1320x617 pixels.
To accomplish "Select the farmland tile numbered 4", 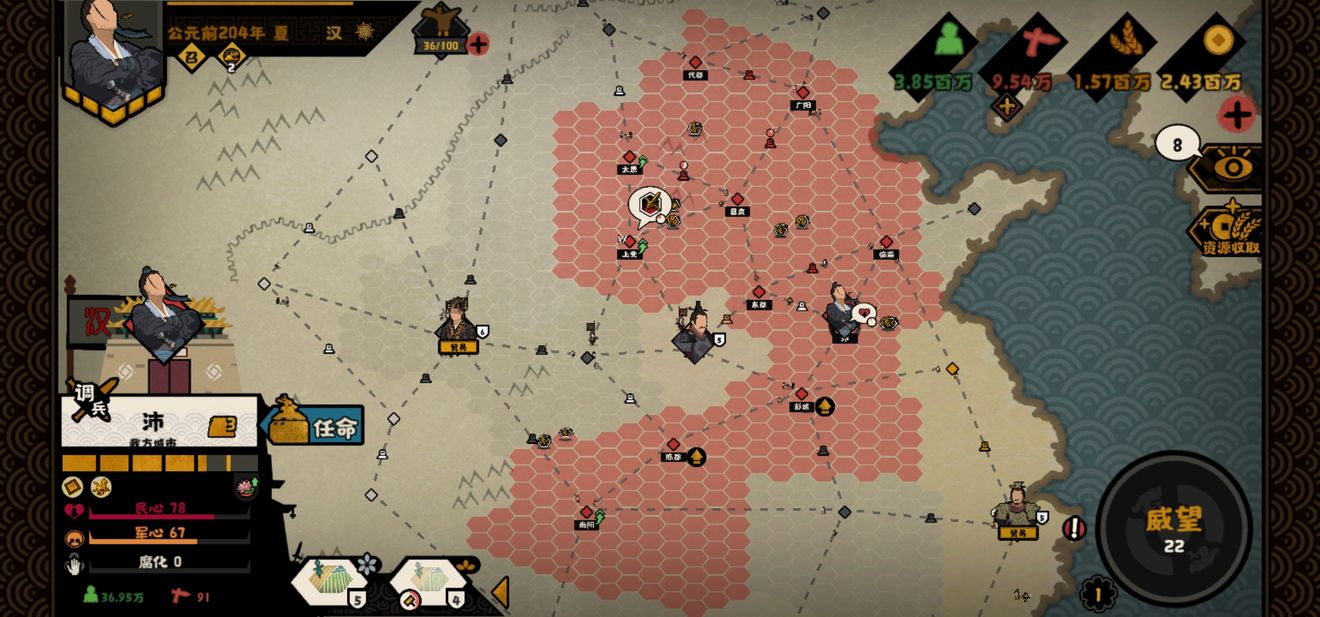I will [430, 582].
